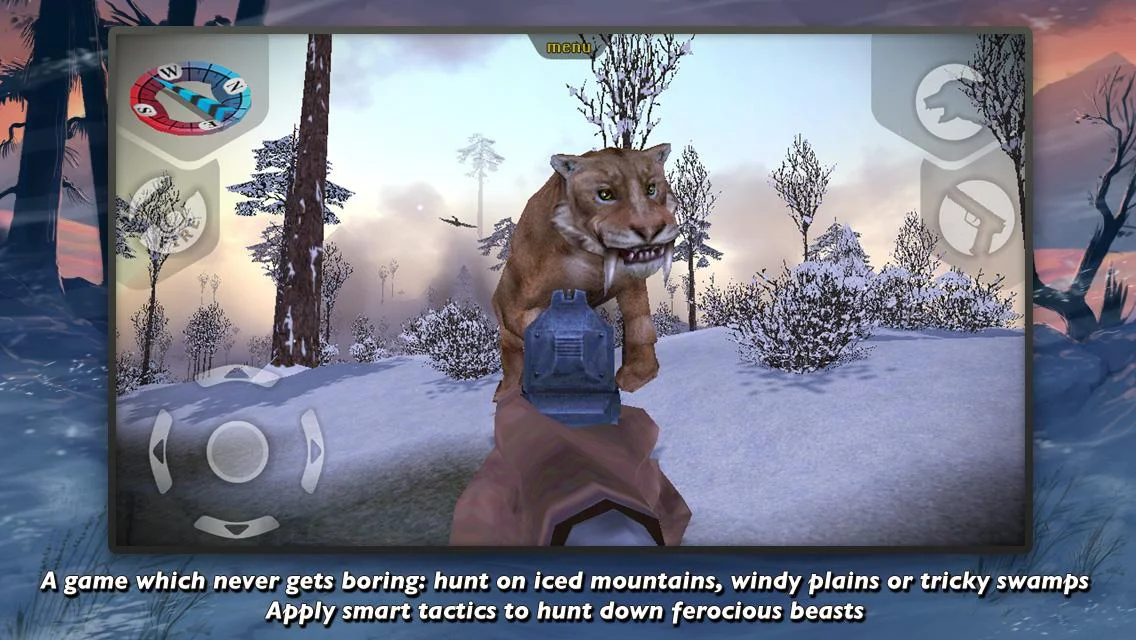Open the menu at the top
Image resolution: width=1136 pixels, height=640 pixels.
pyautogui.click(x=569, y=47)
